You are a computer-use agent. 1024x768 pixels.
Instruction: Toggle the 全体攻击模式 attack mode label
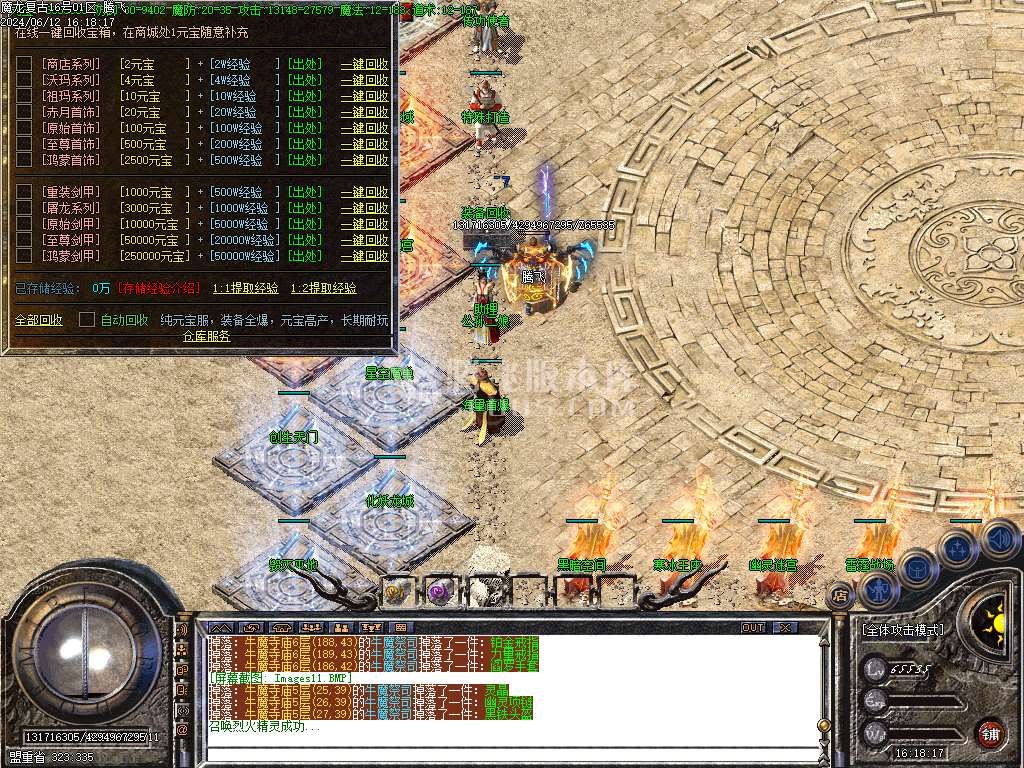pos(901,631)
